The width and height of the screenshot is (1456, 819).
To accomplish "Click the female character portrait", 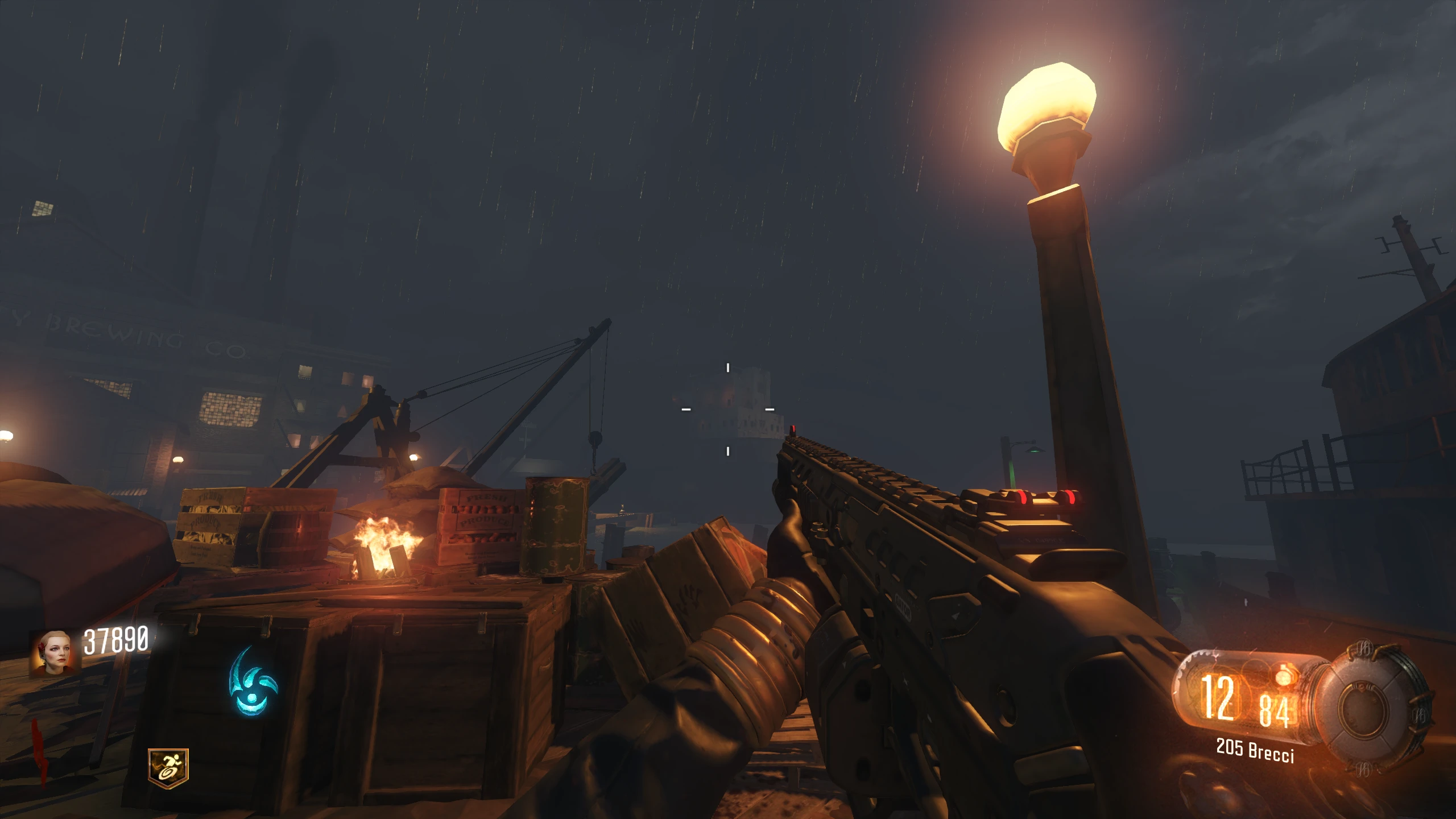I will 53,653.
